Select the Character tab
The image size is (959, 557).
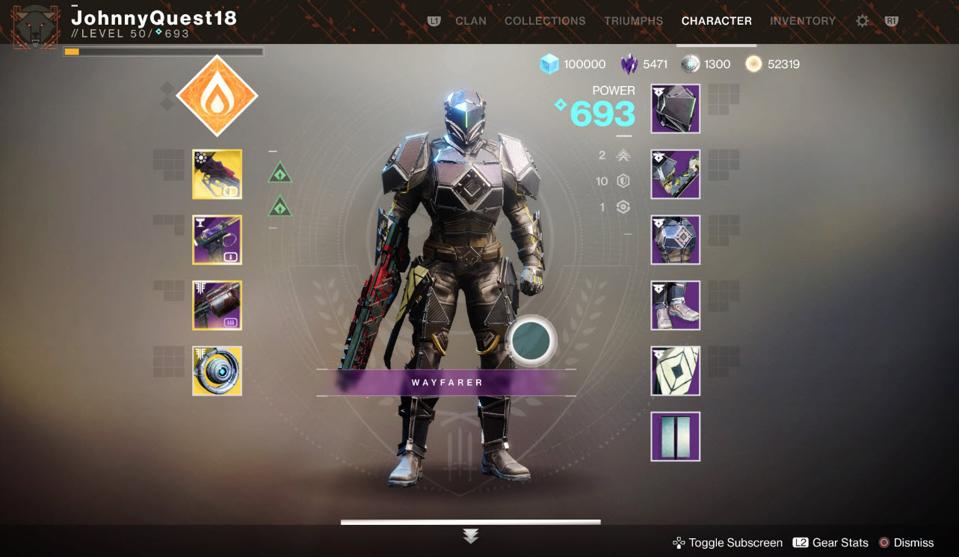click(716, 21)
